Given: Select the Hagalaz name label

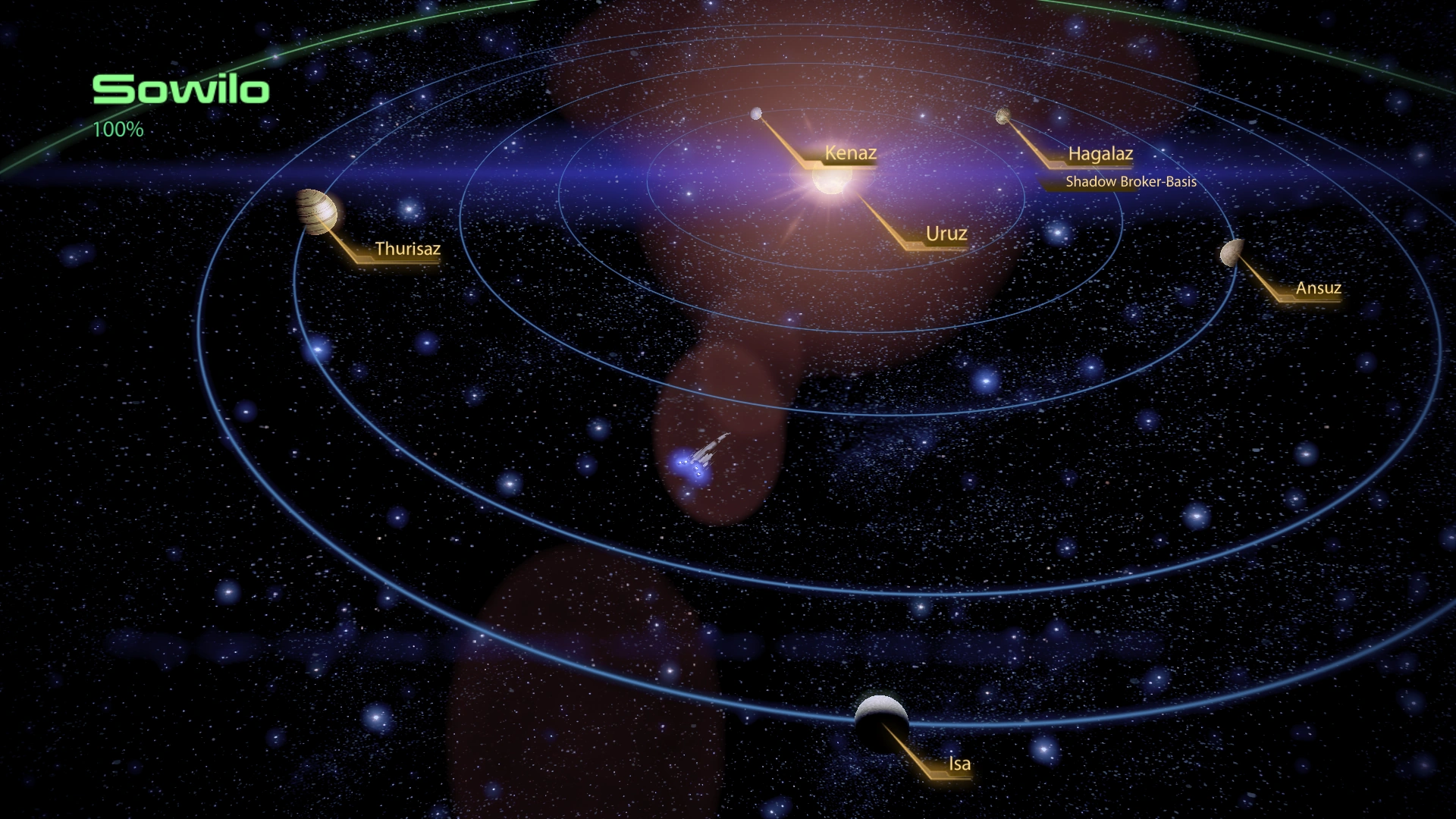Looking at the screenshot, I should tap(1100, 154).
